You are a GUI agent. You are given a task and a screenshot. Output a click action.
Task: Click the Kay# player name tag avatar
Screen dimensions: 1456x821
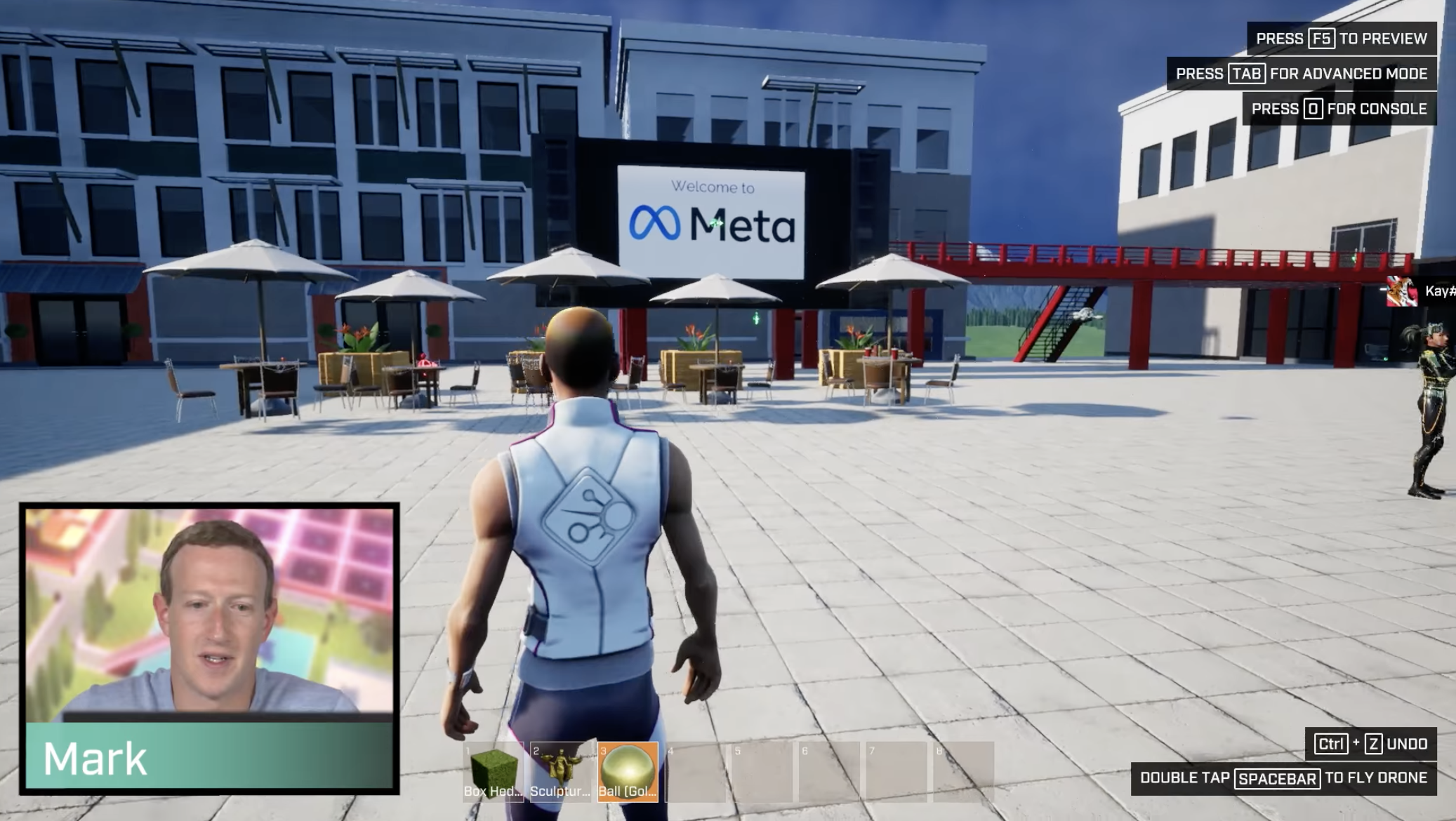click(x=1401, y=291)
